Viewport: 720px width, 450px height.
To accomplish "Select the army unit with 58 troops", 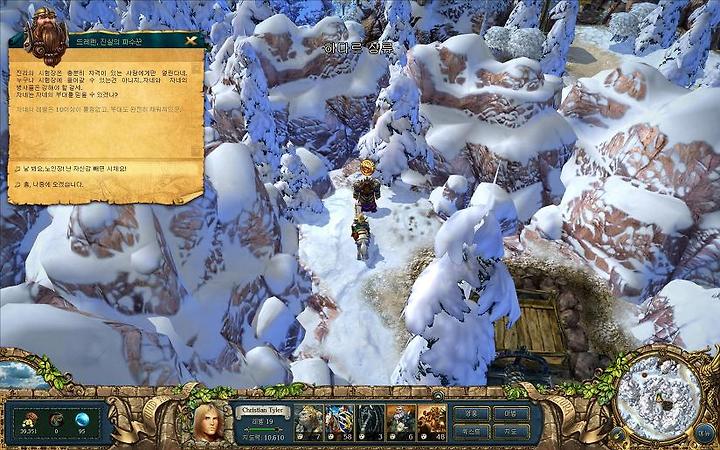I will click(x=340, y=420).
